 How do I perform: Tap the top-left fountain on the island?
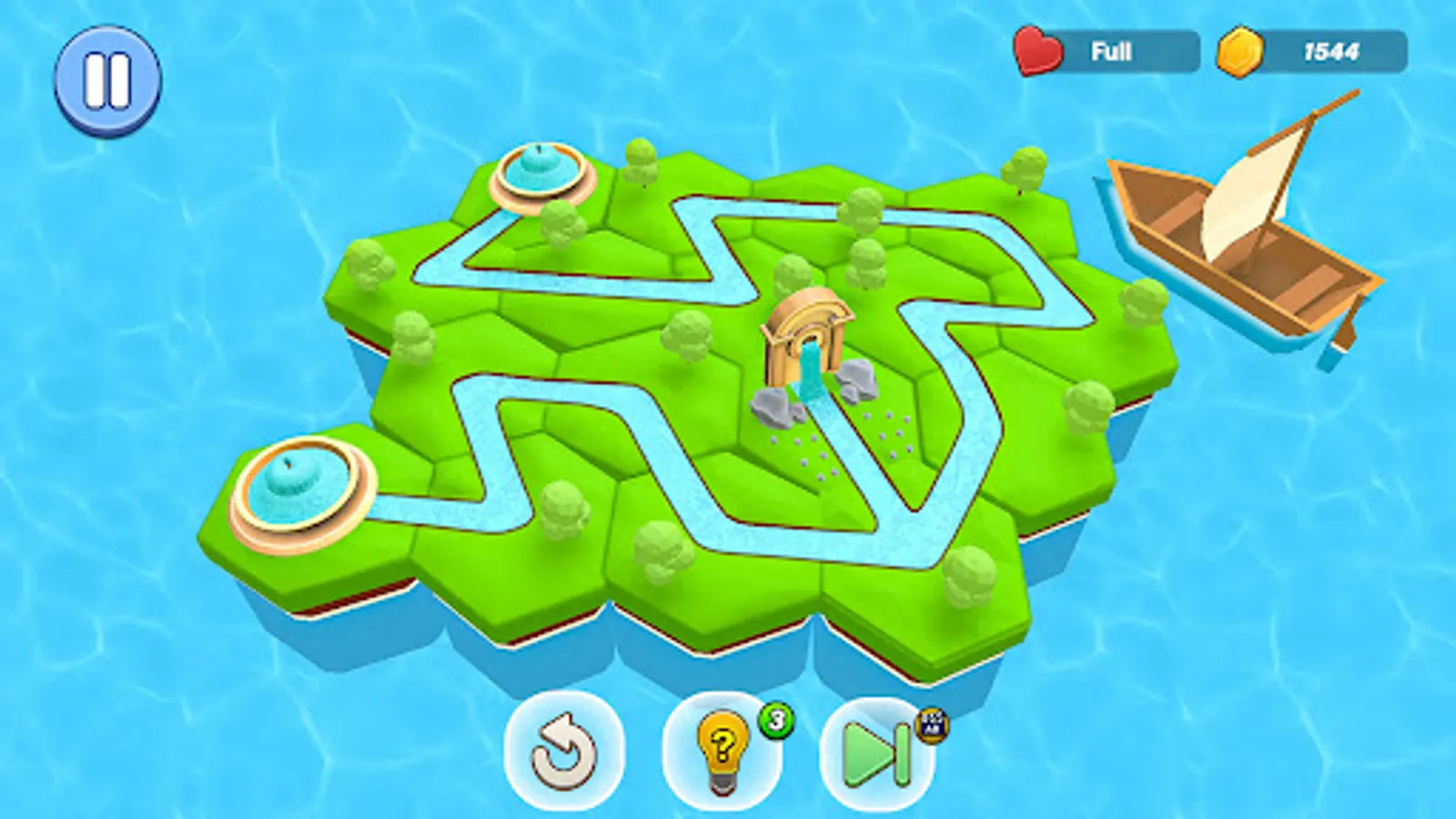tap(540, 173)
